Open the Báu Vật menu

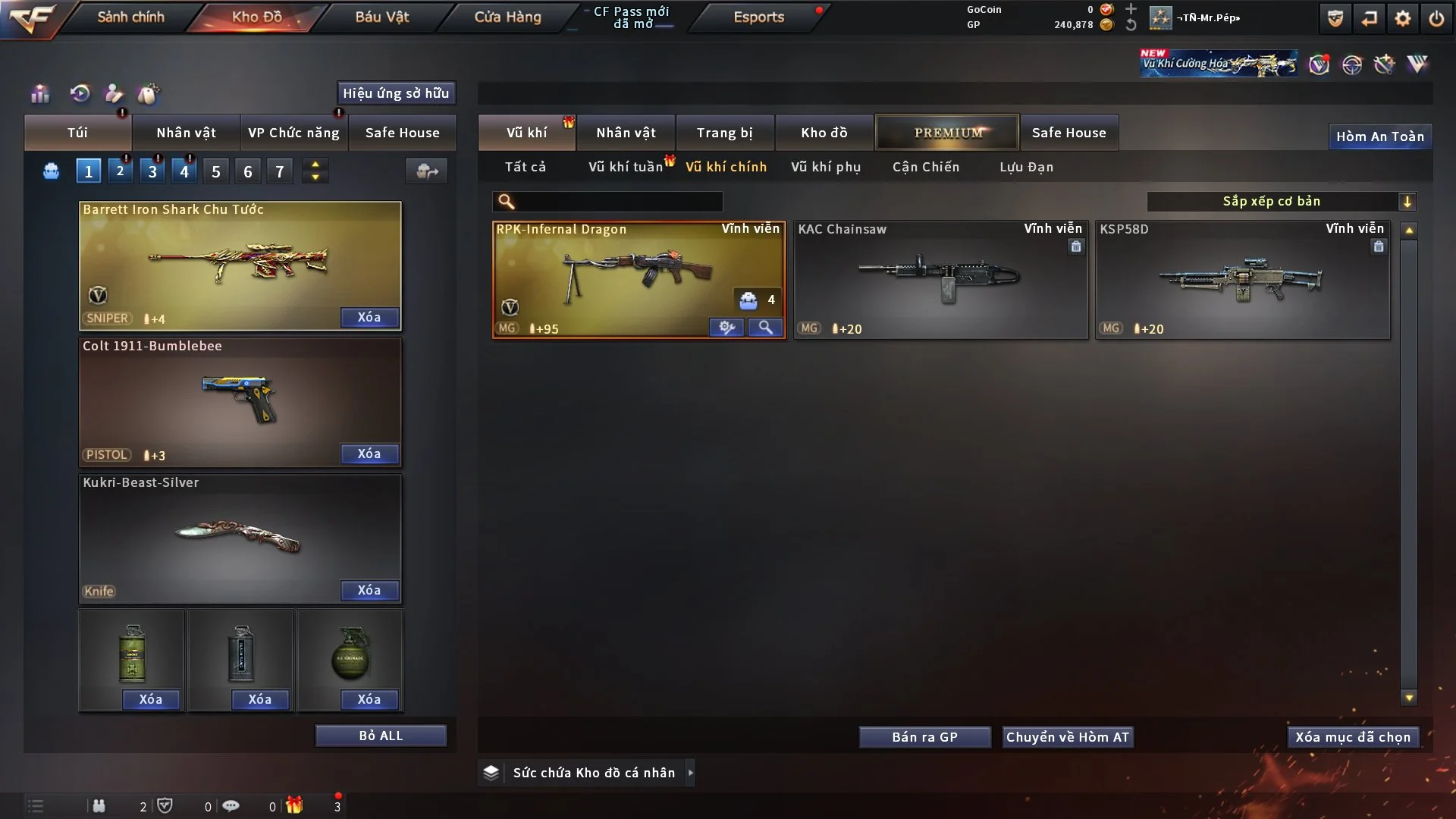[381, 17]
